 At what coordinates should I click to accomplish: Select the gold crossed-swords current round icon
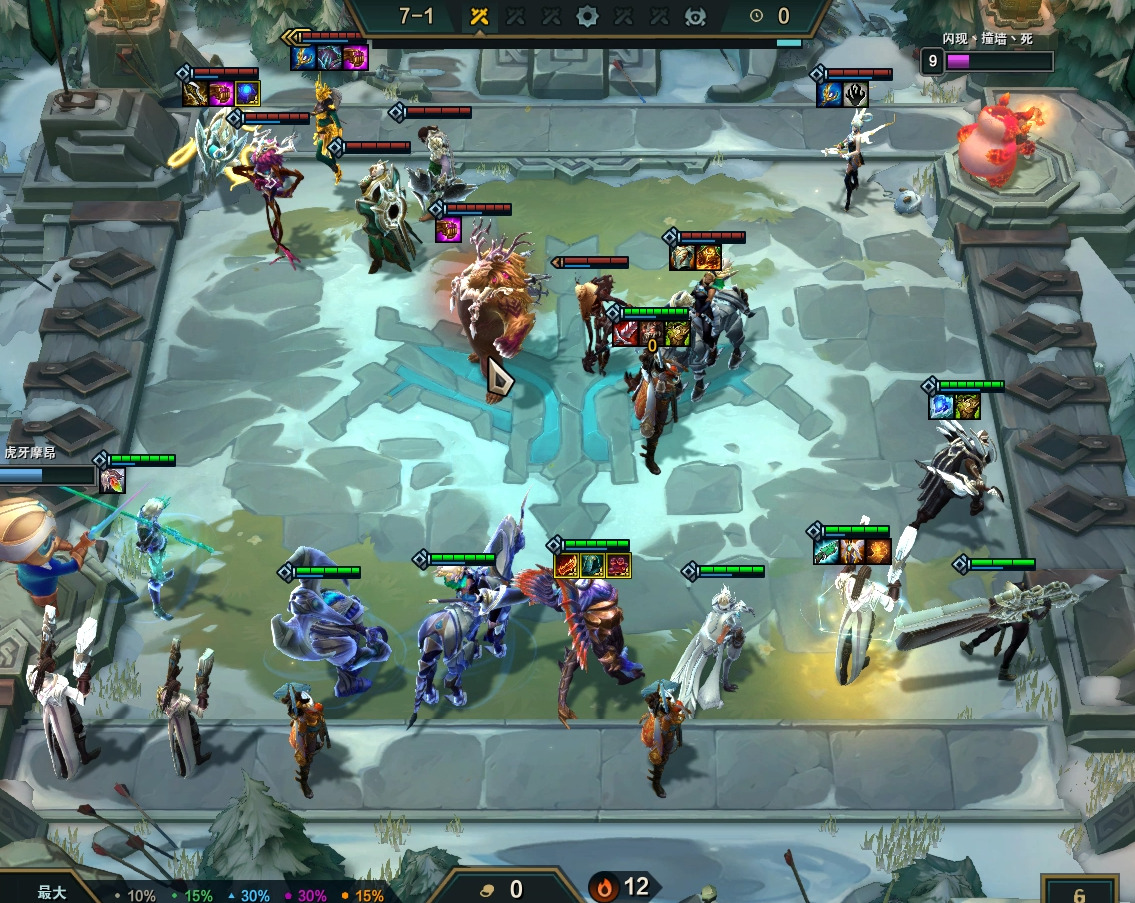pos(479,16)
